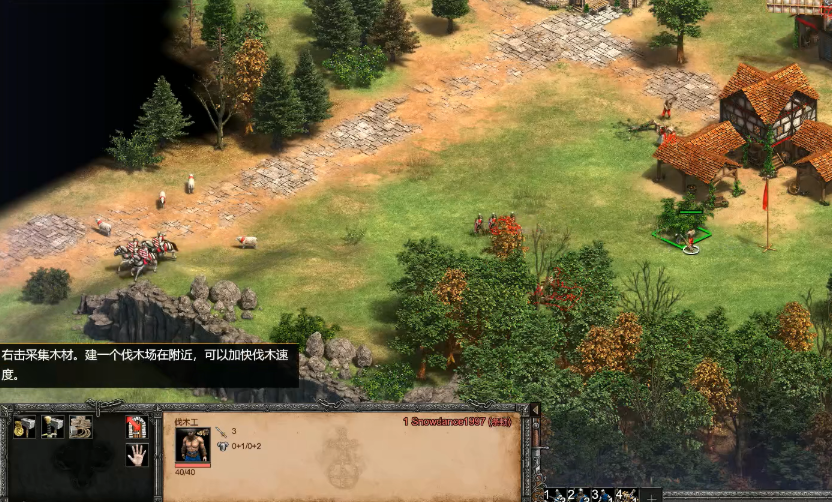Select control group 2
The image size is (832, 502).
click(579, 494)
